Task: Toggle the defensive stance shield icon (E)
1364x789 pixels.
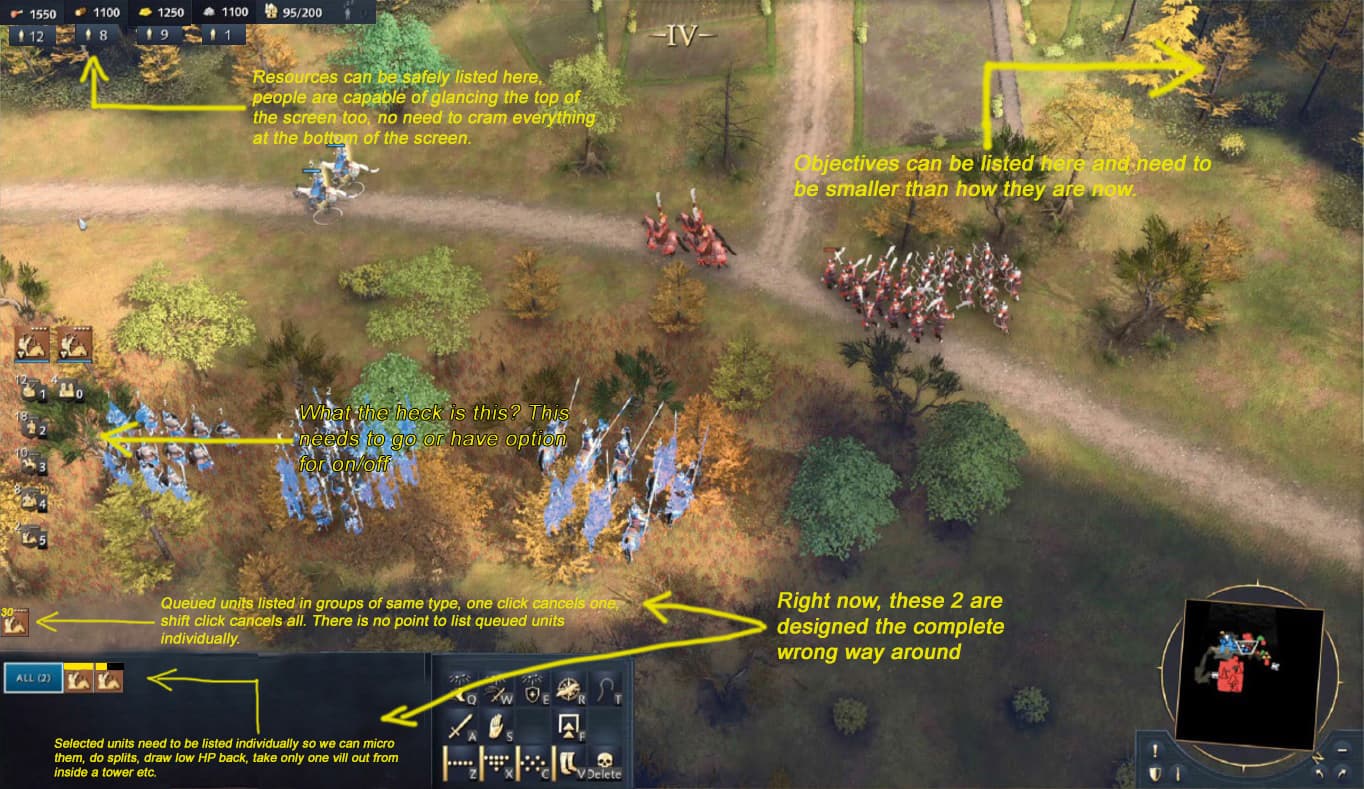Action: 533,691
